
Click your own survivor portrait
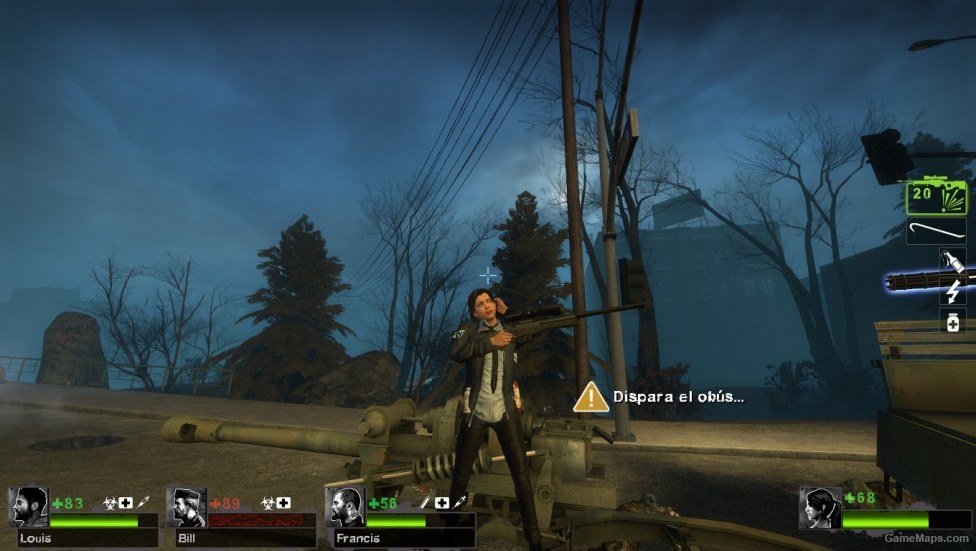[819, 508]
